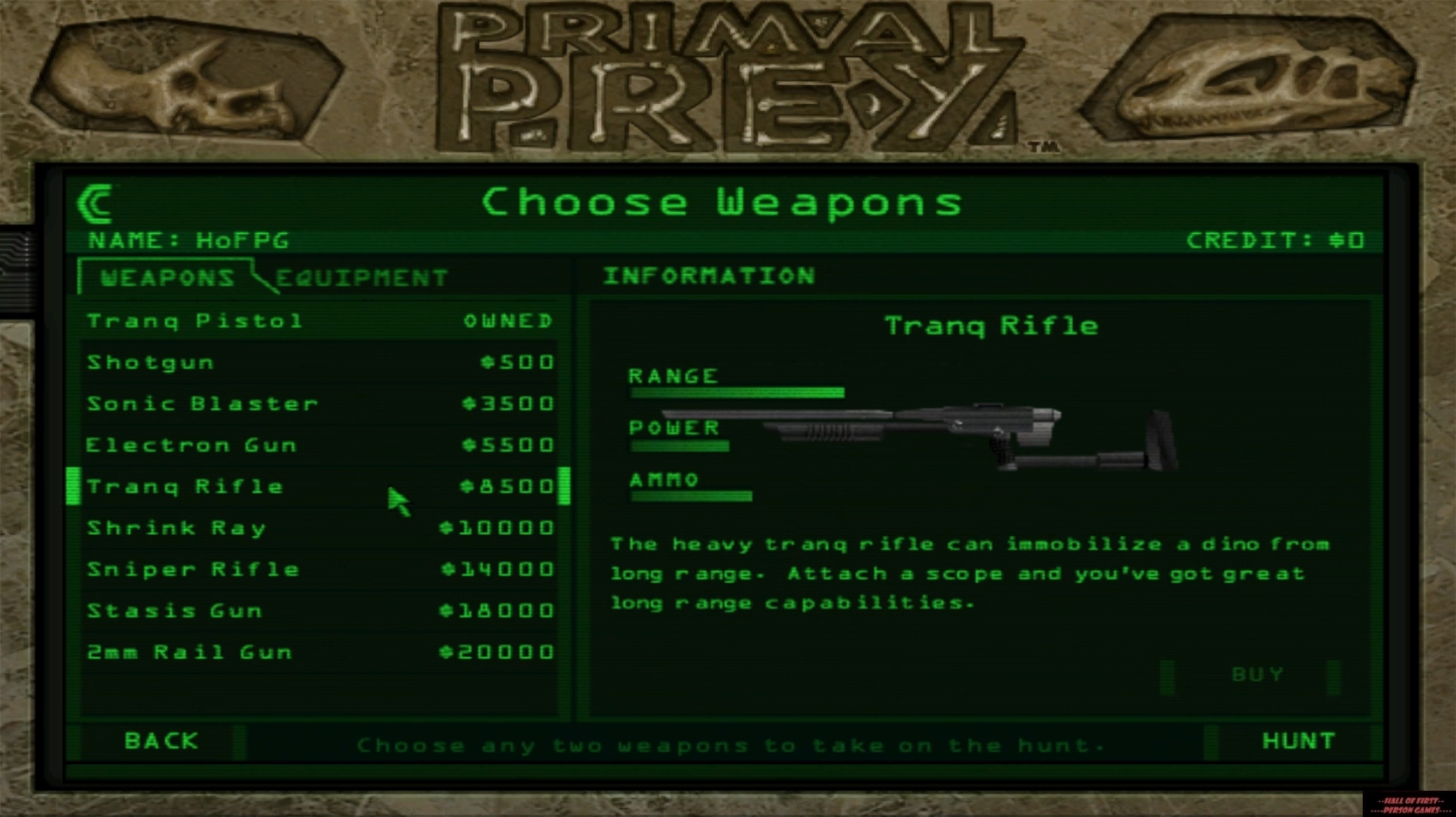The image size is (1456, 817).
Task: Switch to the Equipment tab
Action: tap(361, 278)
